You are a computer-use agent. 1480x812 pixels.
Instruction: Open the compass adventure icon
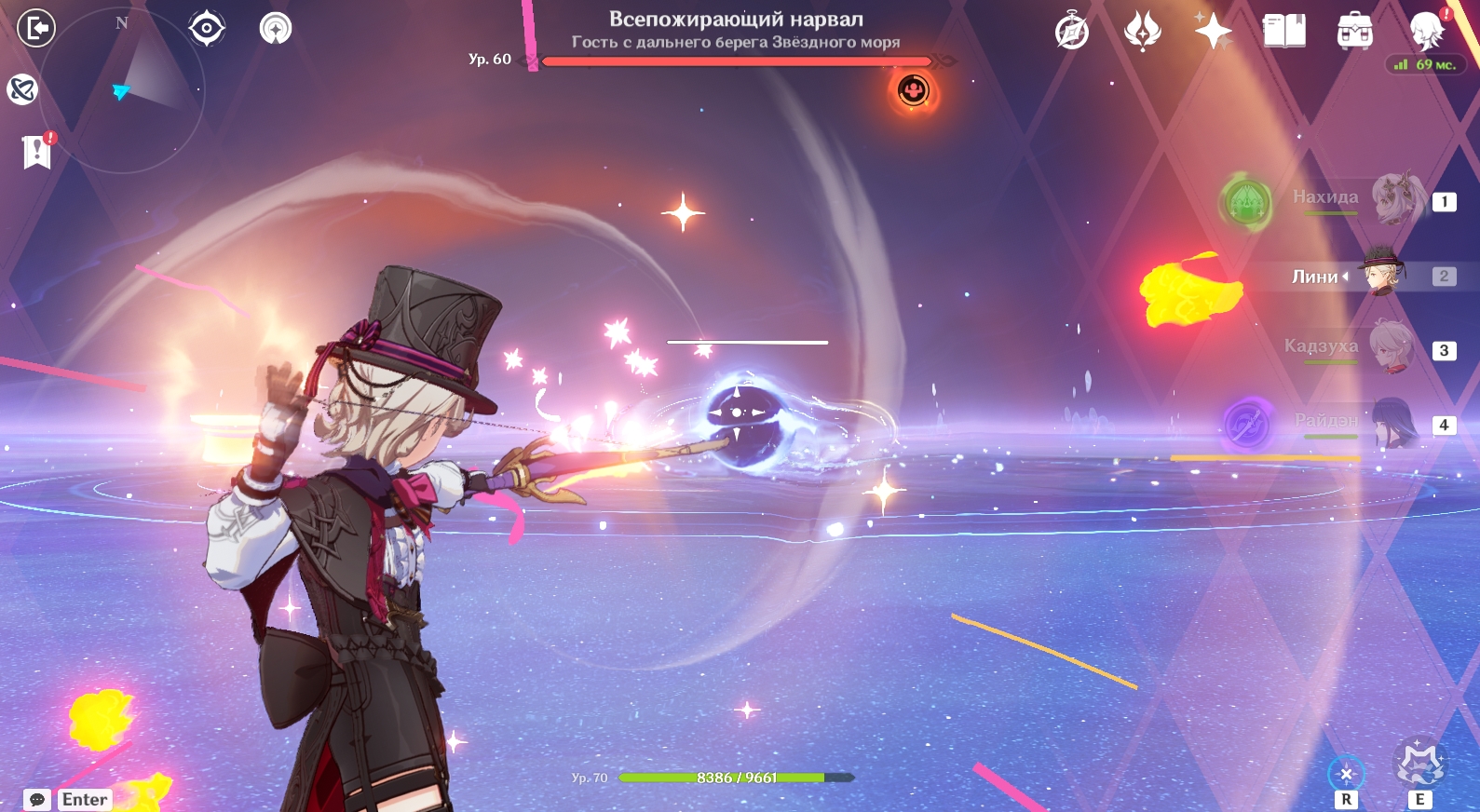[x=1072, y=31]
